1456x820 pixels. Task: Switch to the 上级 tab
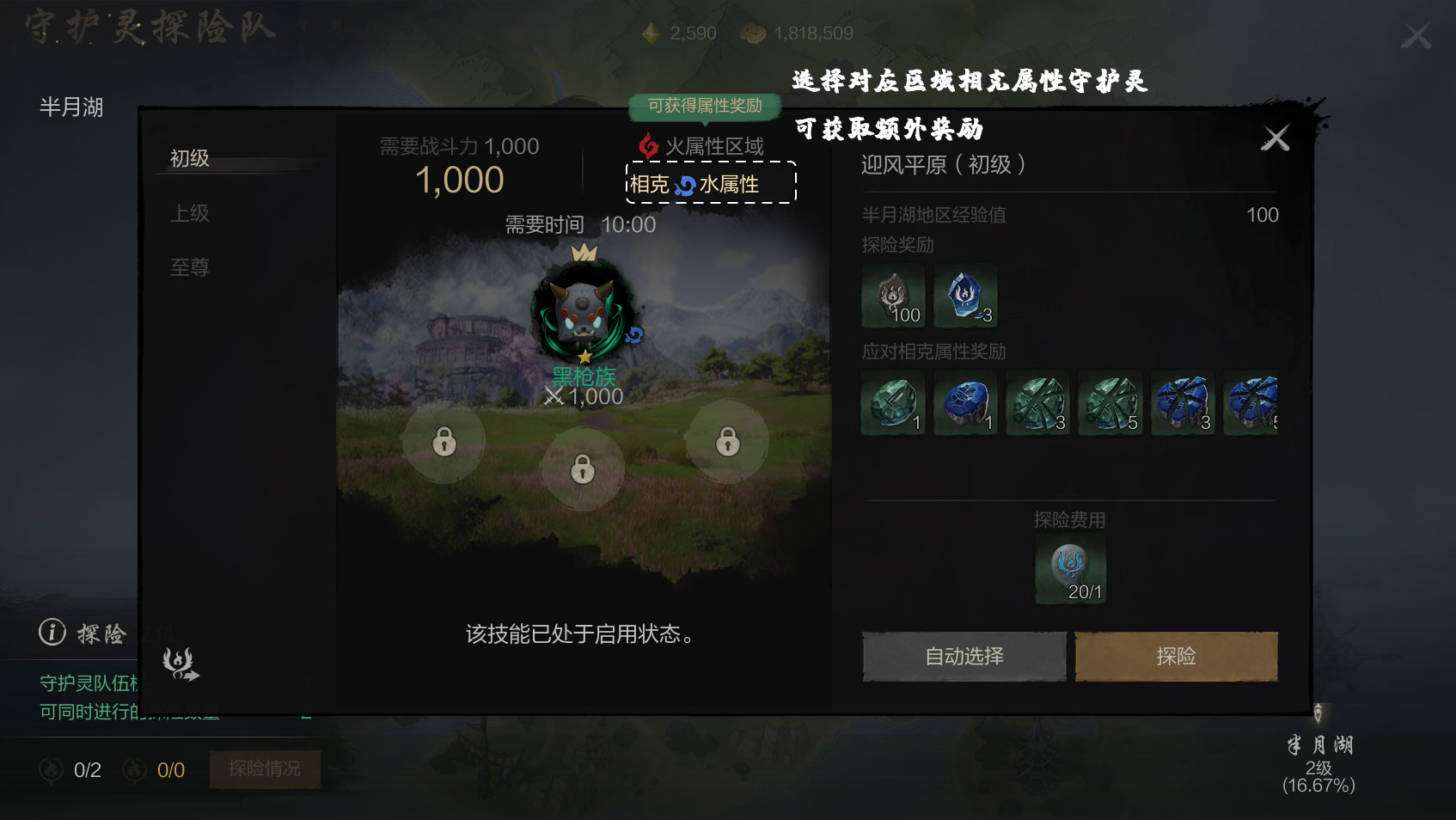(x=188, y=212)
